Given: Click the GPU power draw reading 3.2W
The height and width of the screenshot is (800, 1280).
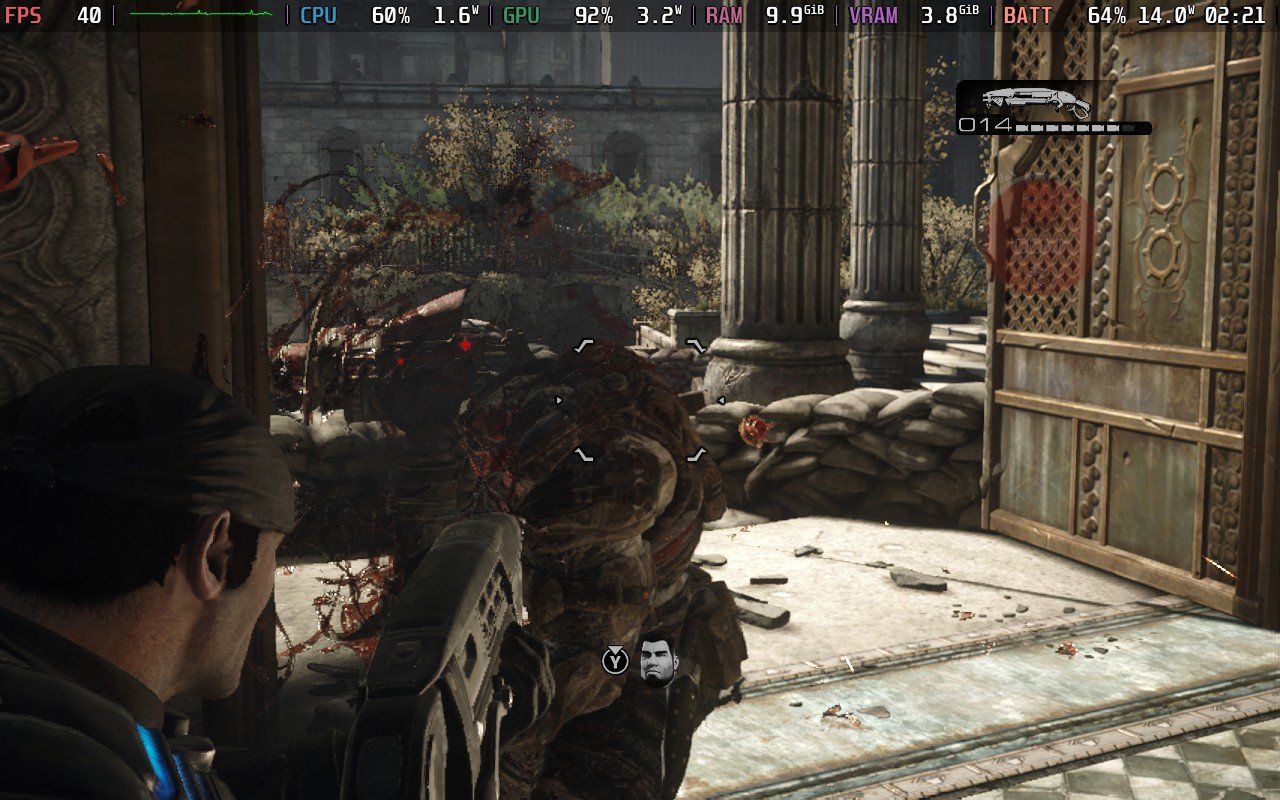Looking at the screenshot, I should tap(657, 15).
